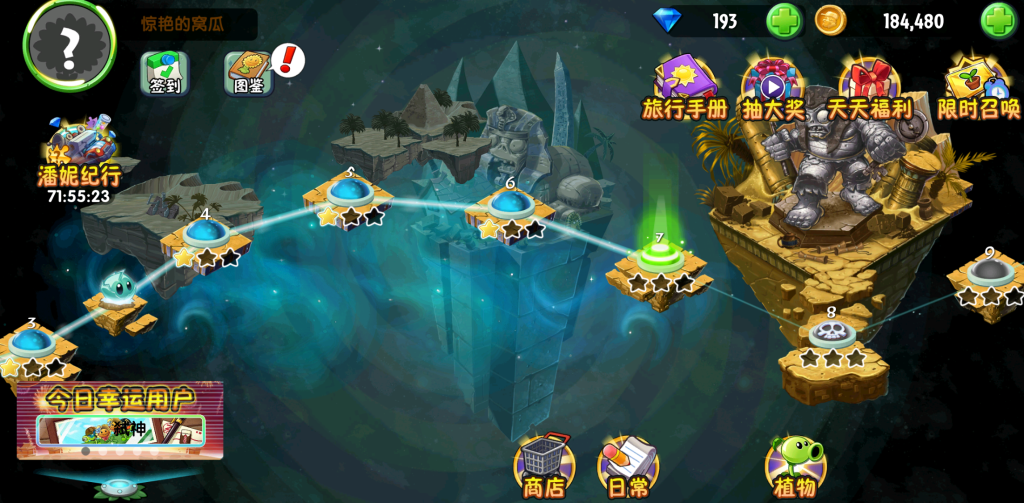Open the 今日幸运用户 banner
Image resolution: width=1024 pixels, height=503 pixels.
[x=120, y=420]
